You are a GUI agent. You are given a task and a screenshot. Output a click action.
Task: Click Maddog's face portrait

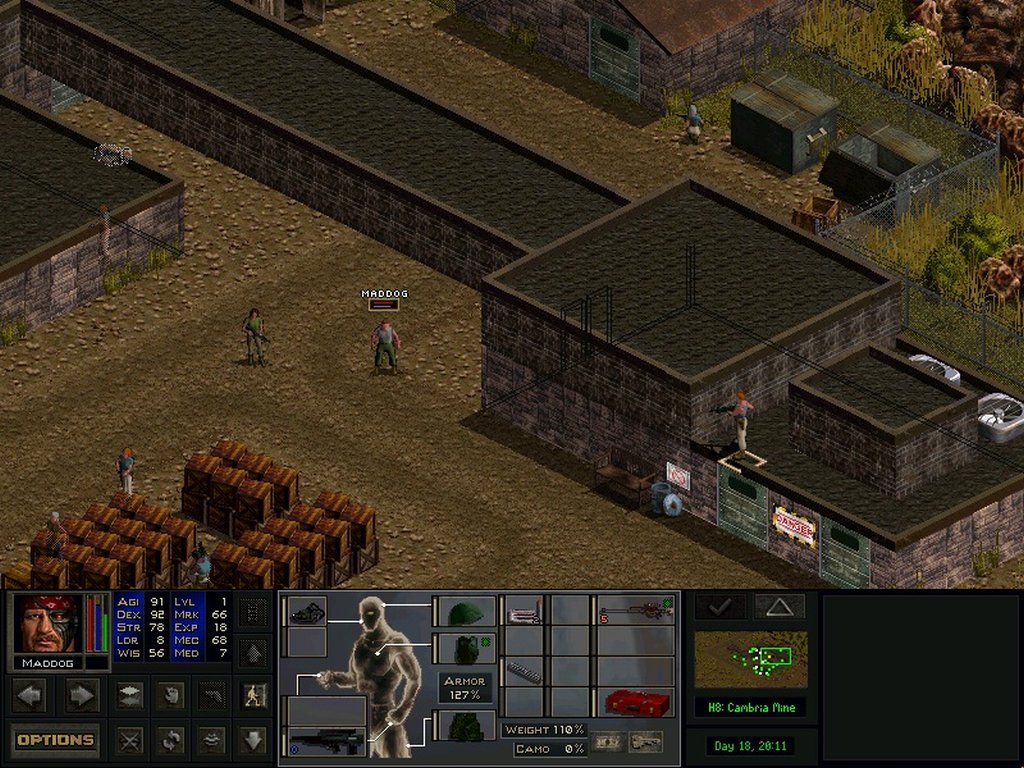point(47,624)
